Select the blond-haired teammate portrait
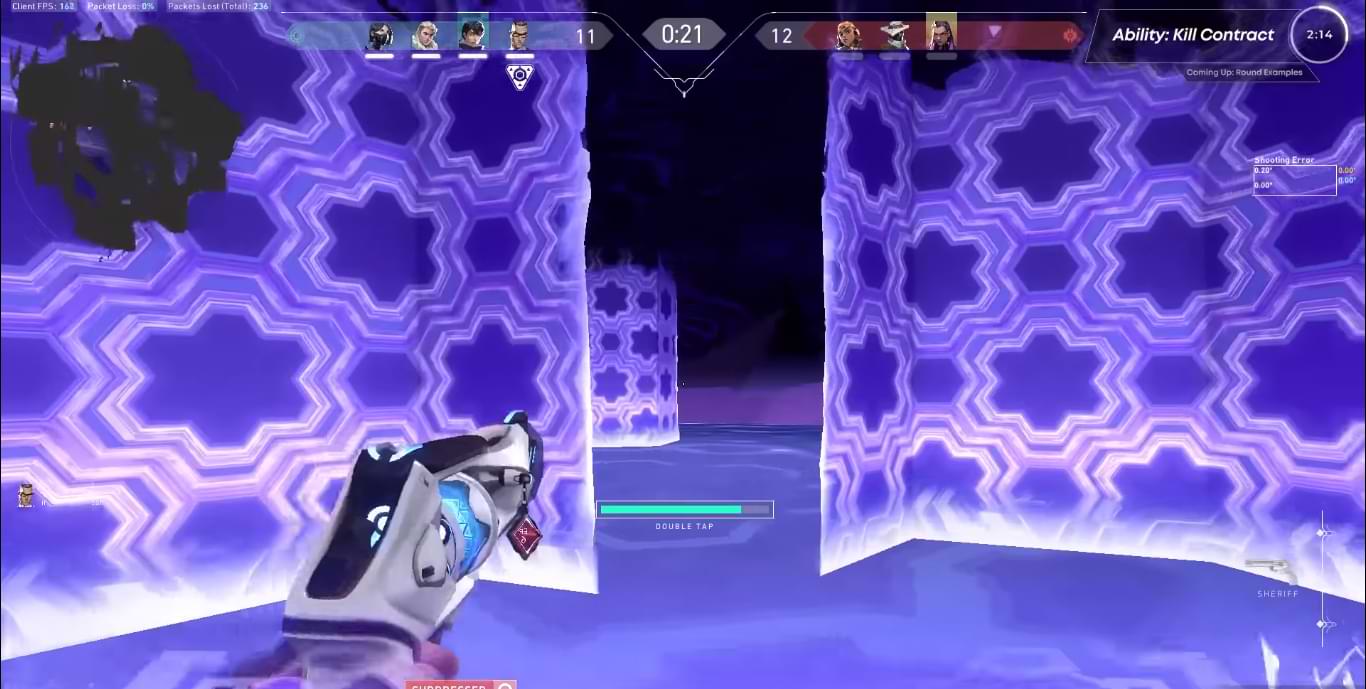Screen dimensions: 1366x689 coord(426,36)
